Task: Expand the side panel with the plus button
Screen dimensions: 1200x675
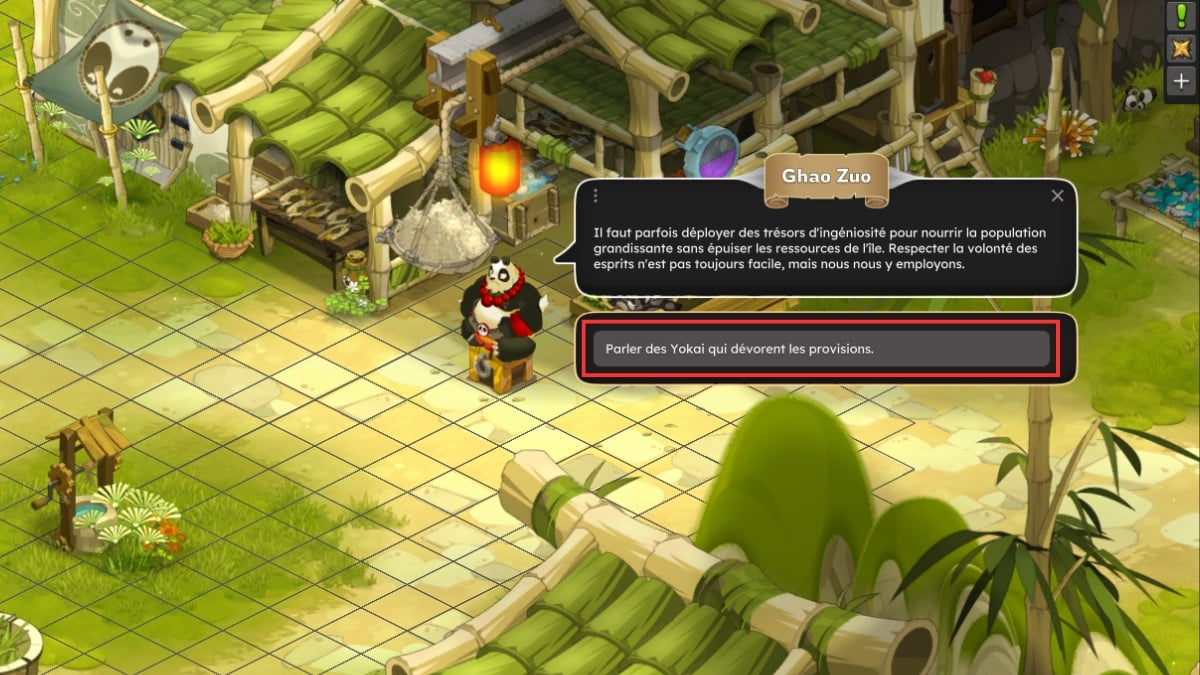Action: pos(1183,82)
